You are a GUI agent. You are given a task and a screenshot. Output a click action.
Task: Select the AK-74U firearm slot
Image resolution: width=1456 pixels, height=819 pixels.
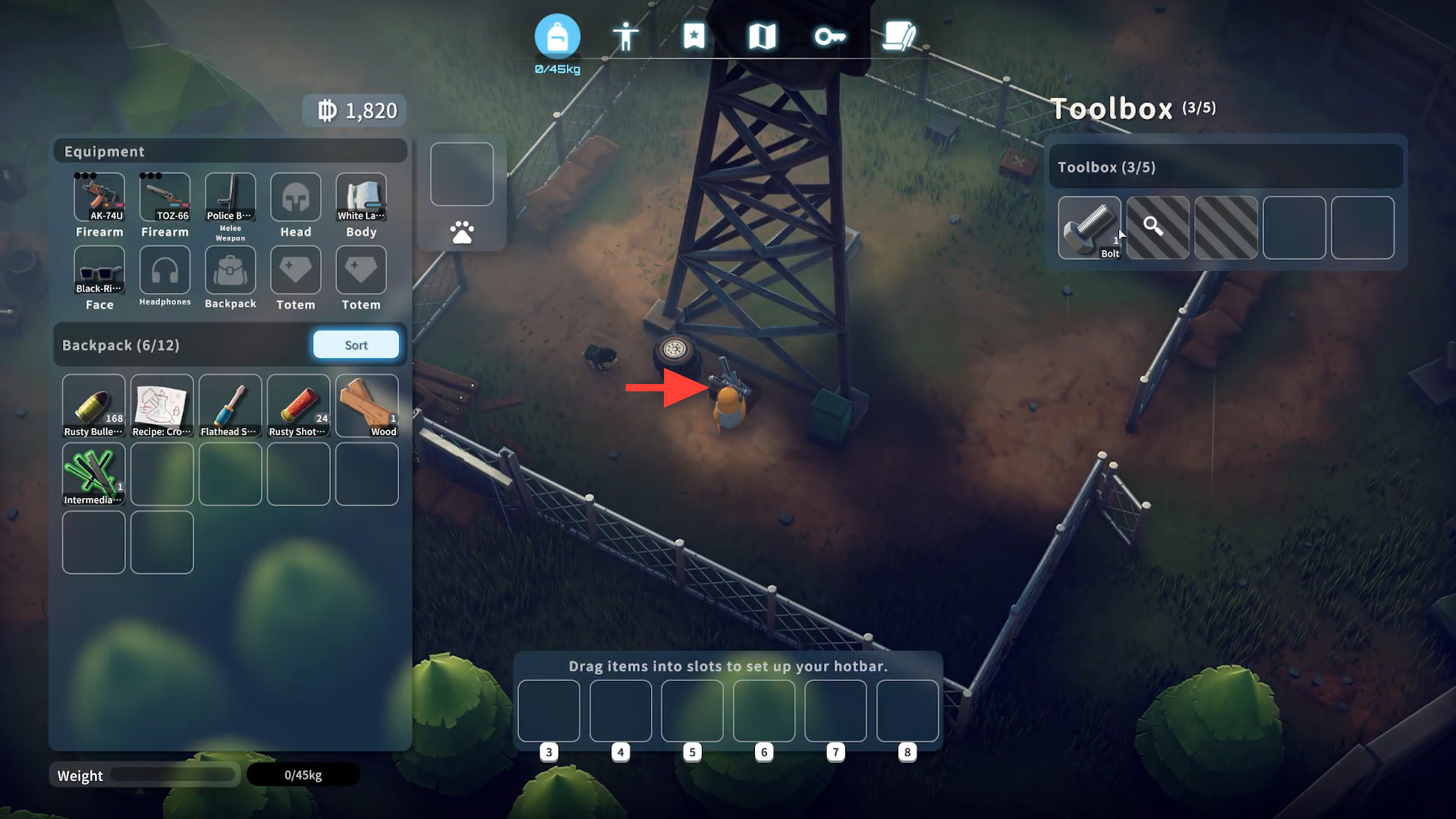tap(99, 197)
